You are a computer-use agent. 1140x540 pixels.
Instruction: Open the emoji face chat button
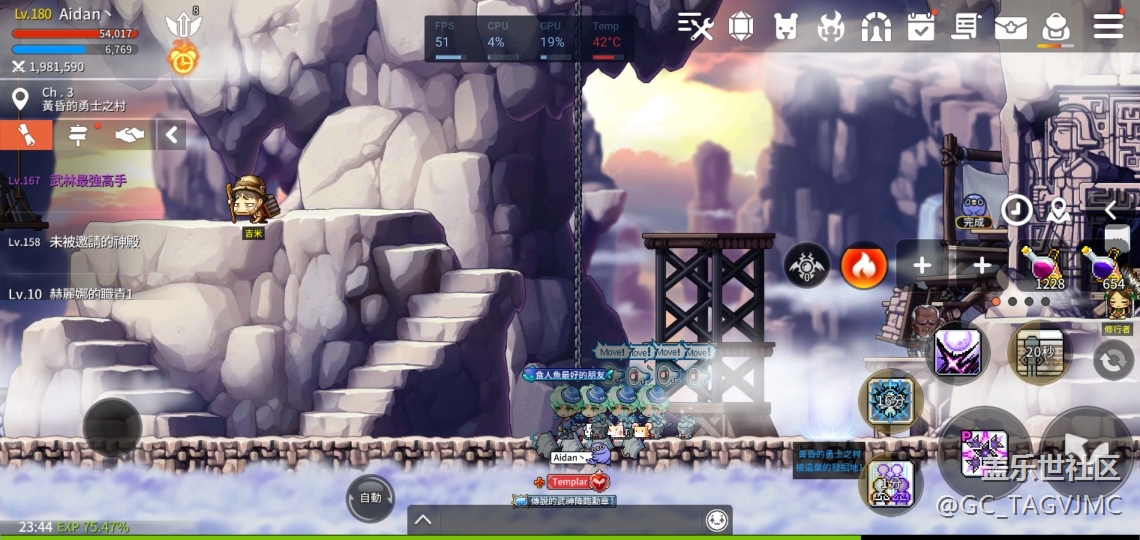click(x=716, y=520)
